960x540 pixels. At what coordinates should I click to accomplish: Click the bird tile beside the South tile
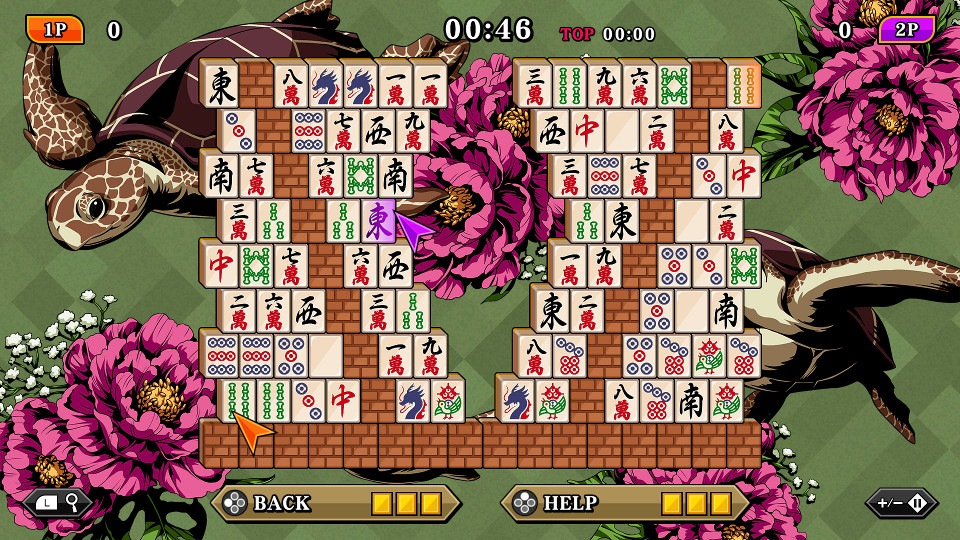726,401
